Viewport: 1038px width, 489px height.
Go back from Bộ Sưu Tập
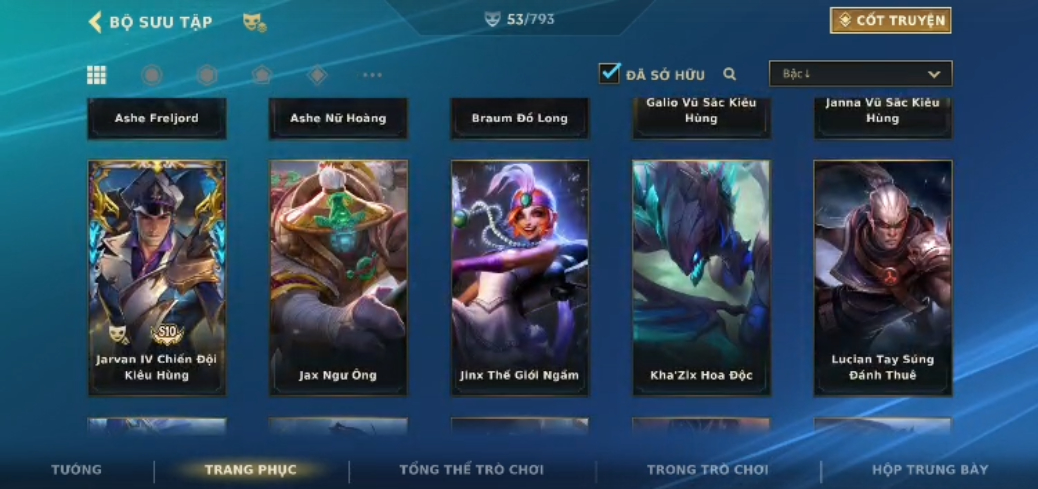(x=96, y=22)
